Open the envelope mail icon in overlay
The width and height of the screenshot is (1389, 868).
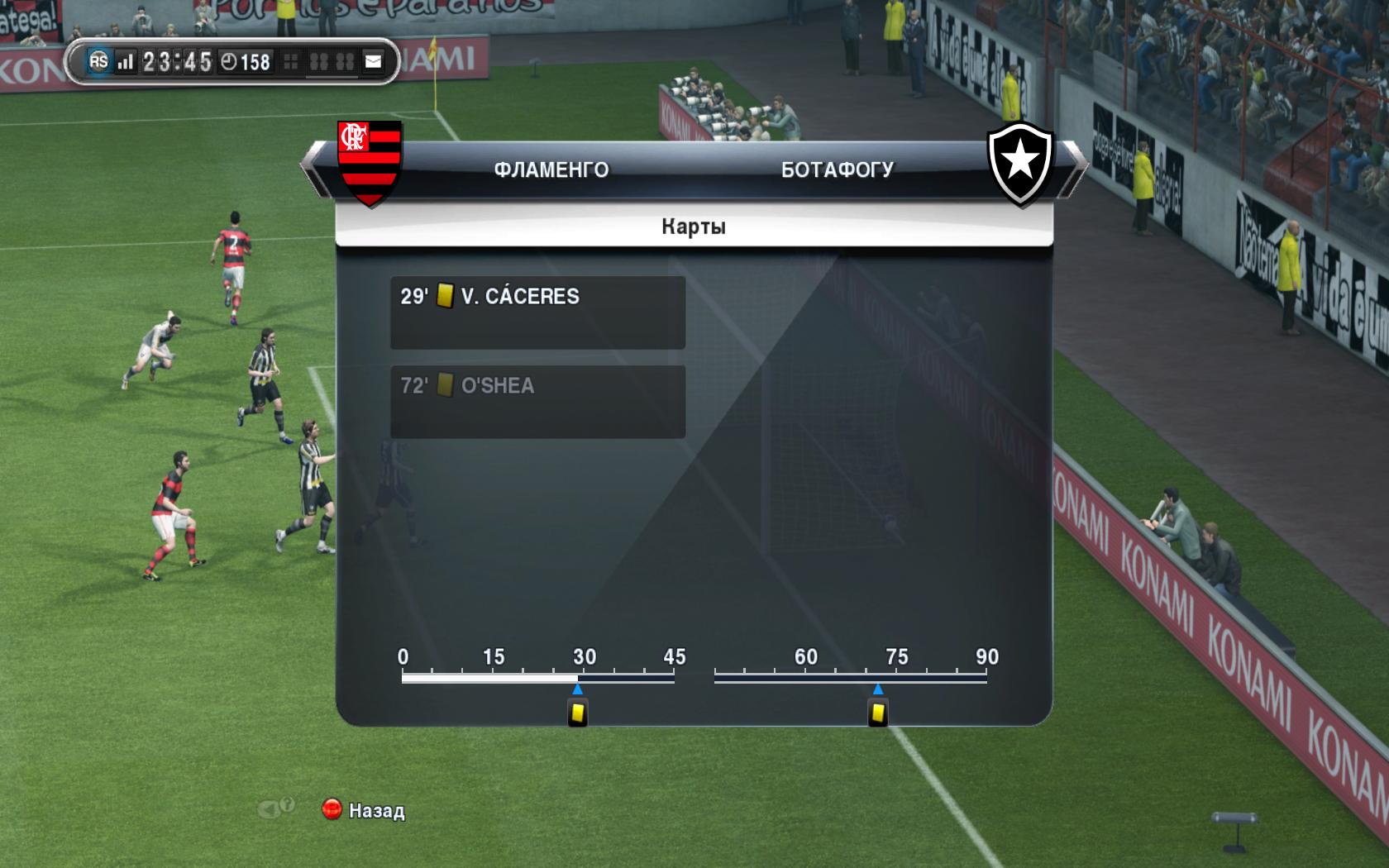(x=374, y=61)
